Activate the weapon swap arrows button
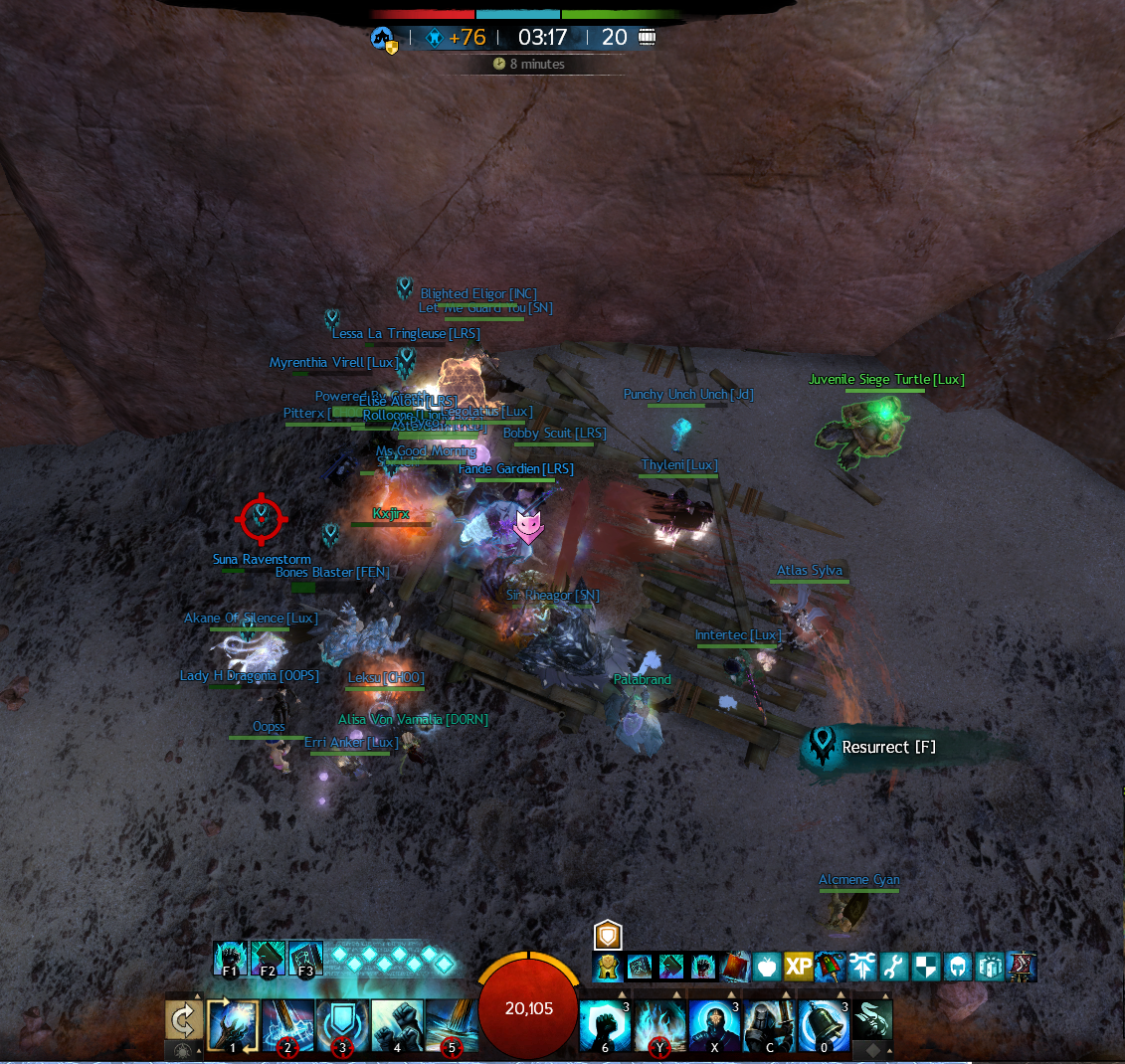The height and width of the screenshot is (1064, 1125). tap(184, 1020)
